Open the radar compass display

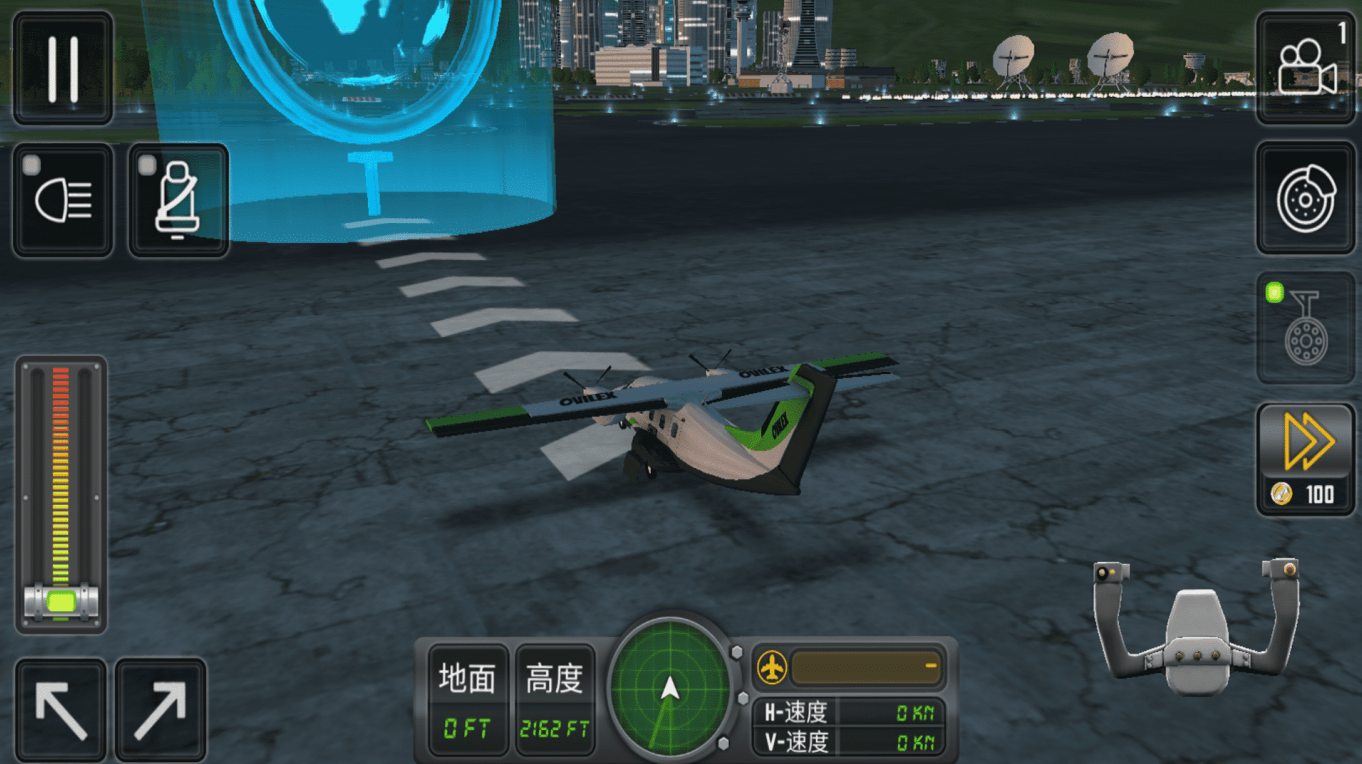coord(672,687)
